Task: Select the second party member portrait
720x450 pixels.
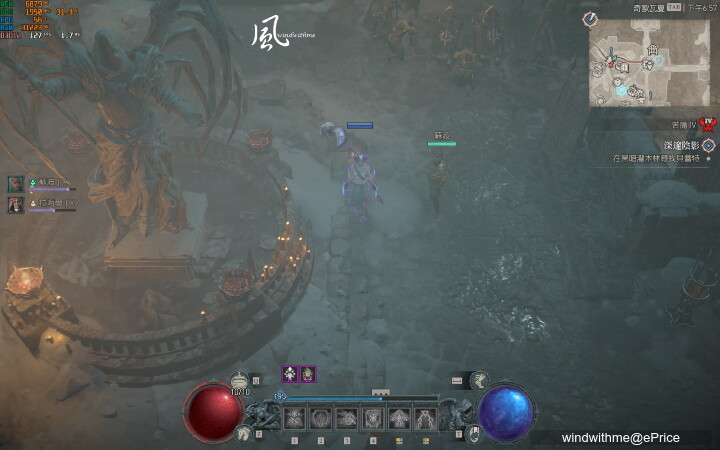Action: (x=16, y=204)
